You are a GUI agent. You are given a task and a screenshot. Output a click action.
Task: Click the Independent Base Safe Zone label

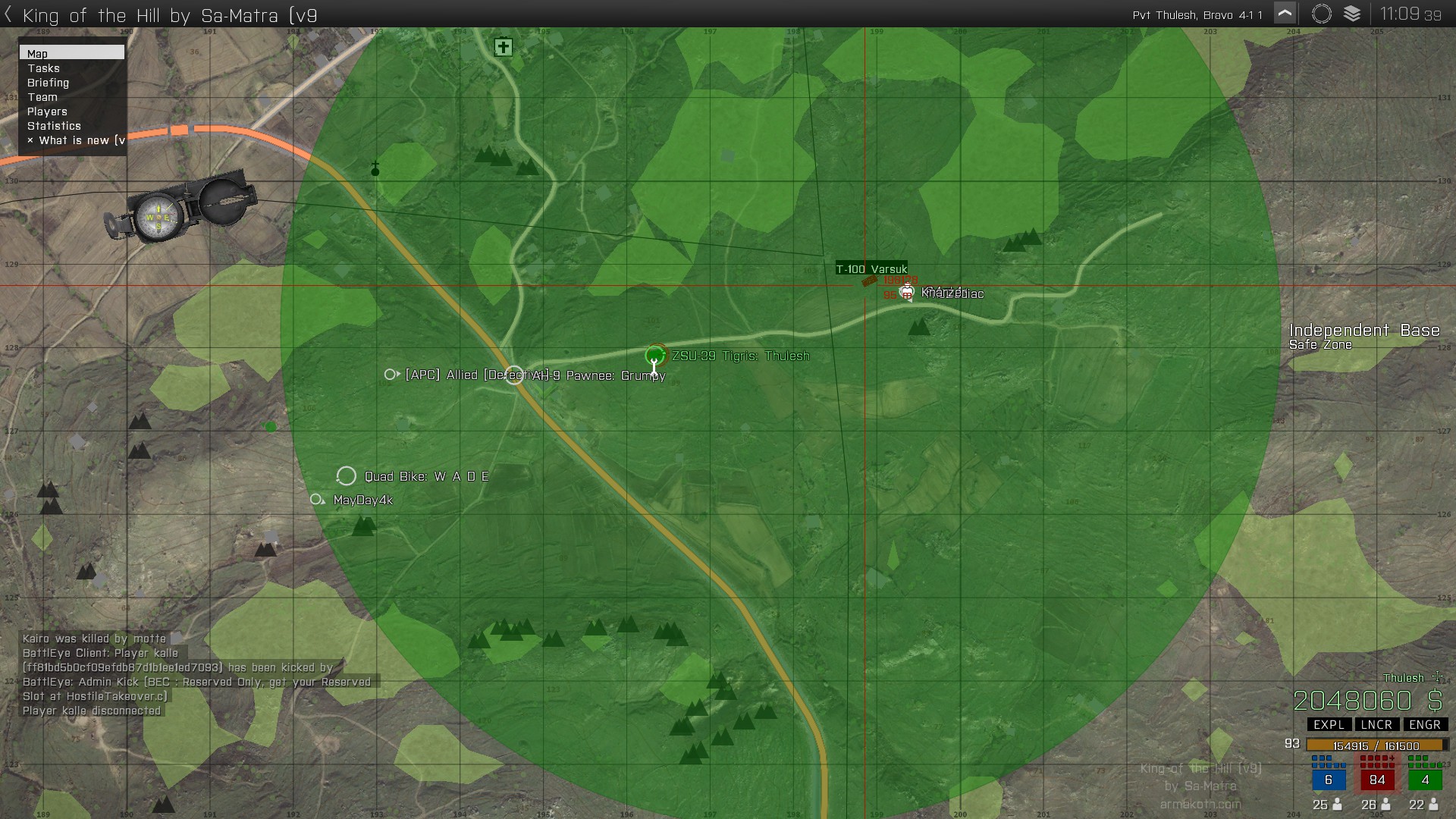tap(1363, 336)
